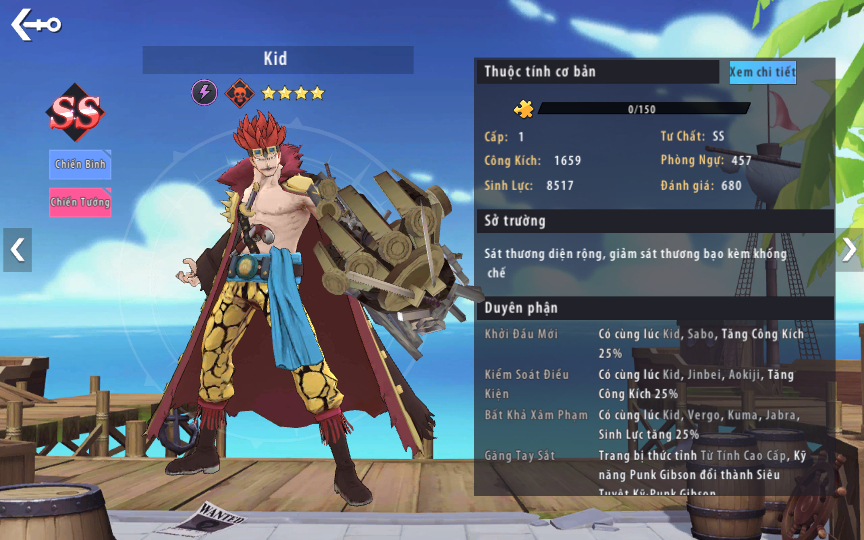
Task: Click the puzzle piece shard icon
Action: click(524, 109)
